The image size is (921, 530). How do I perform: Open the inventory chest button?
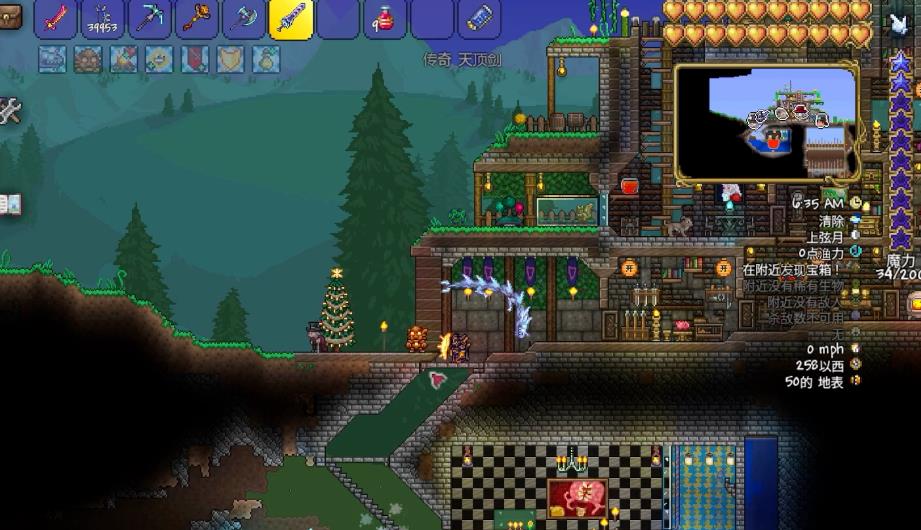9,16
